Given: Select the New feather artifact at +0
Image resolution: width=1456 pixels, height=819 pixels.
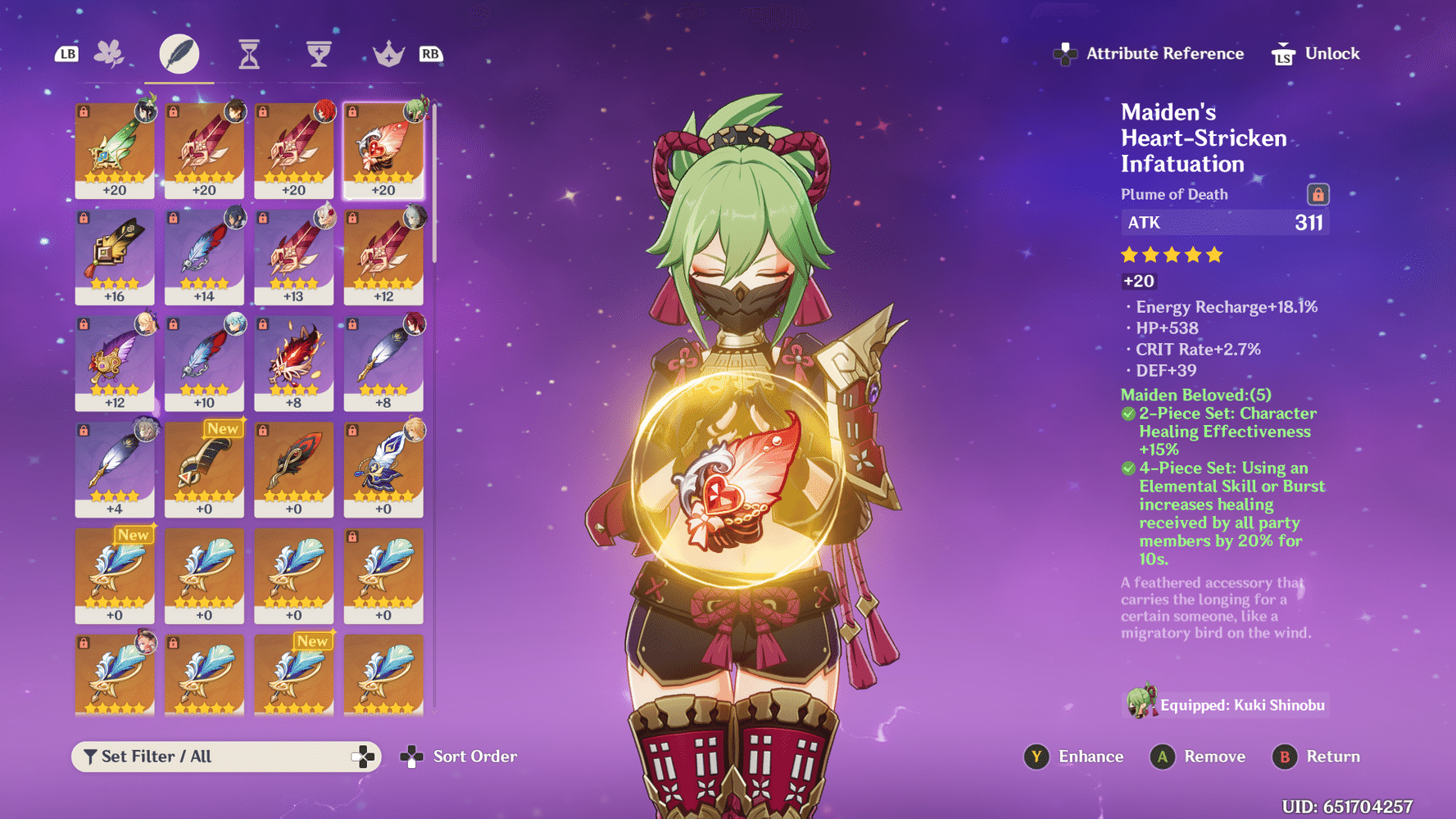Looking at the screenshot, I should (x=204, y=469).
